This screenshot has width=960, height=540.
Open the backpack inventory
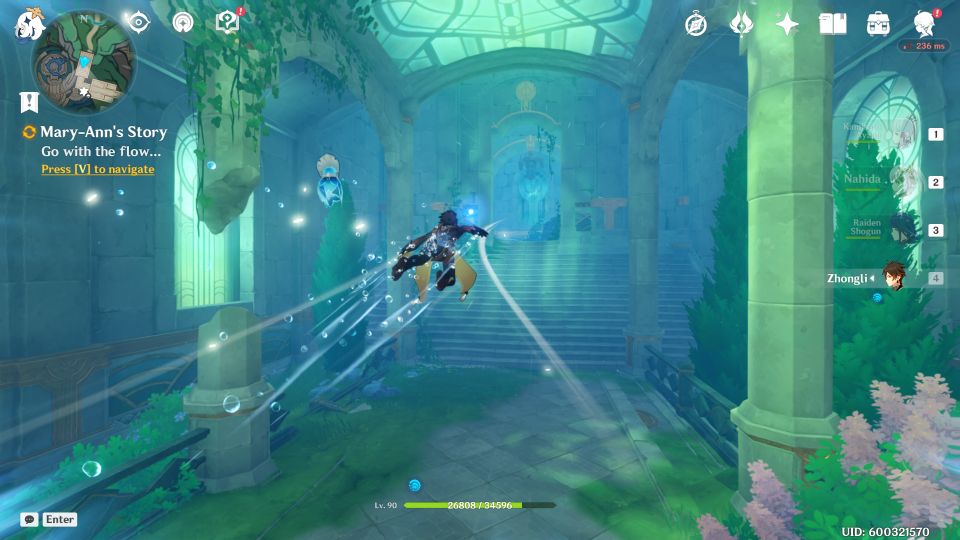(x=879, y=24)
